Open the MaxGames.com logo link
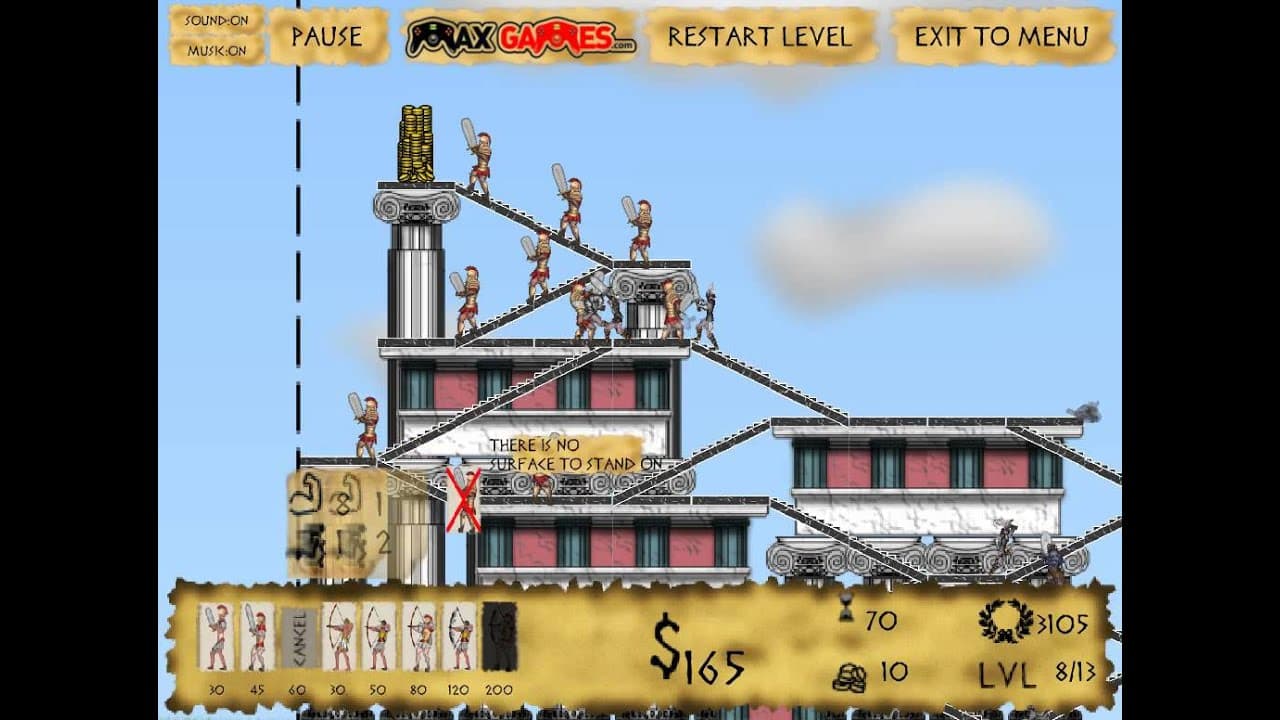This screenshot has width=1280, height=720. point(520,38)
